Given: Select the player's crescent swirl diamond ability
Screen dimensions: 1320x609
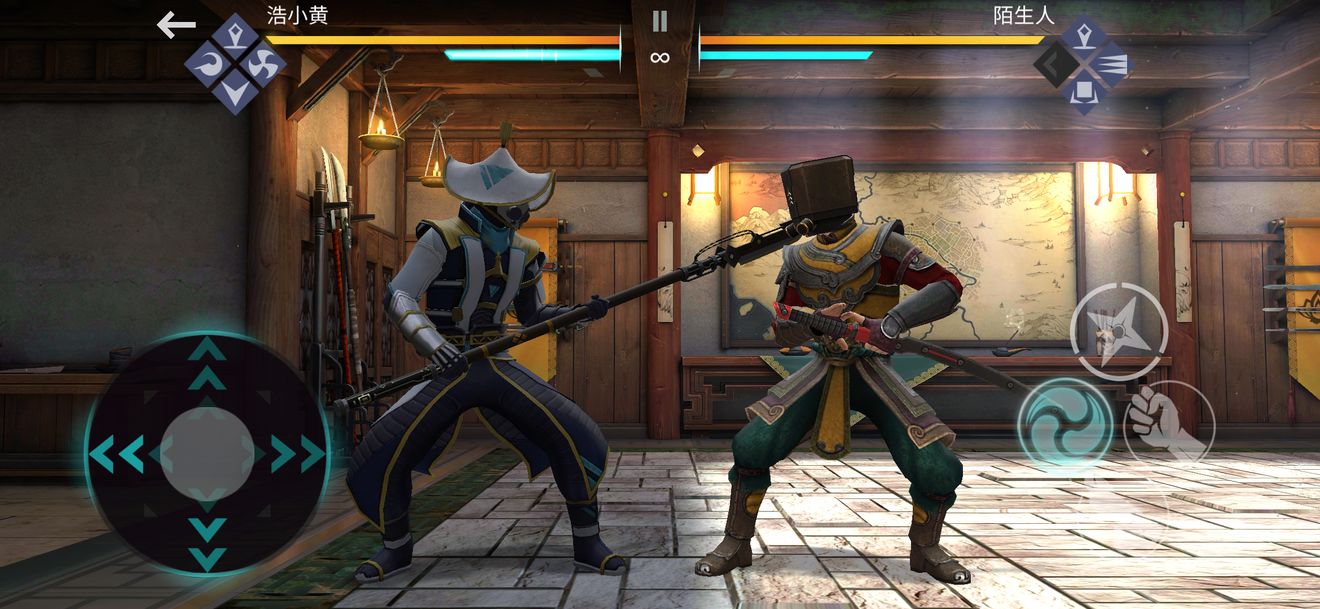Looking at the screenshot, I should tap(208, 65).
